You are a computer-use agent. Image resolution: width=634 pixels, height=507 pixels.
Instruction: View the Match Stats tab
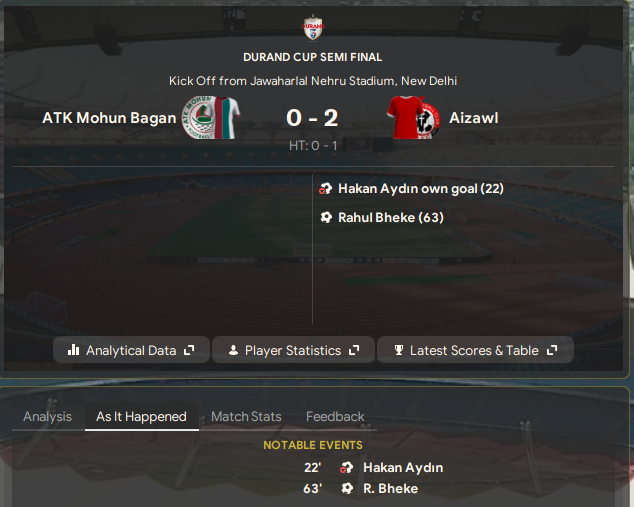tap(246, 416)
